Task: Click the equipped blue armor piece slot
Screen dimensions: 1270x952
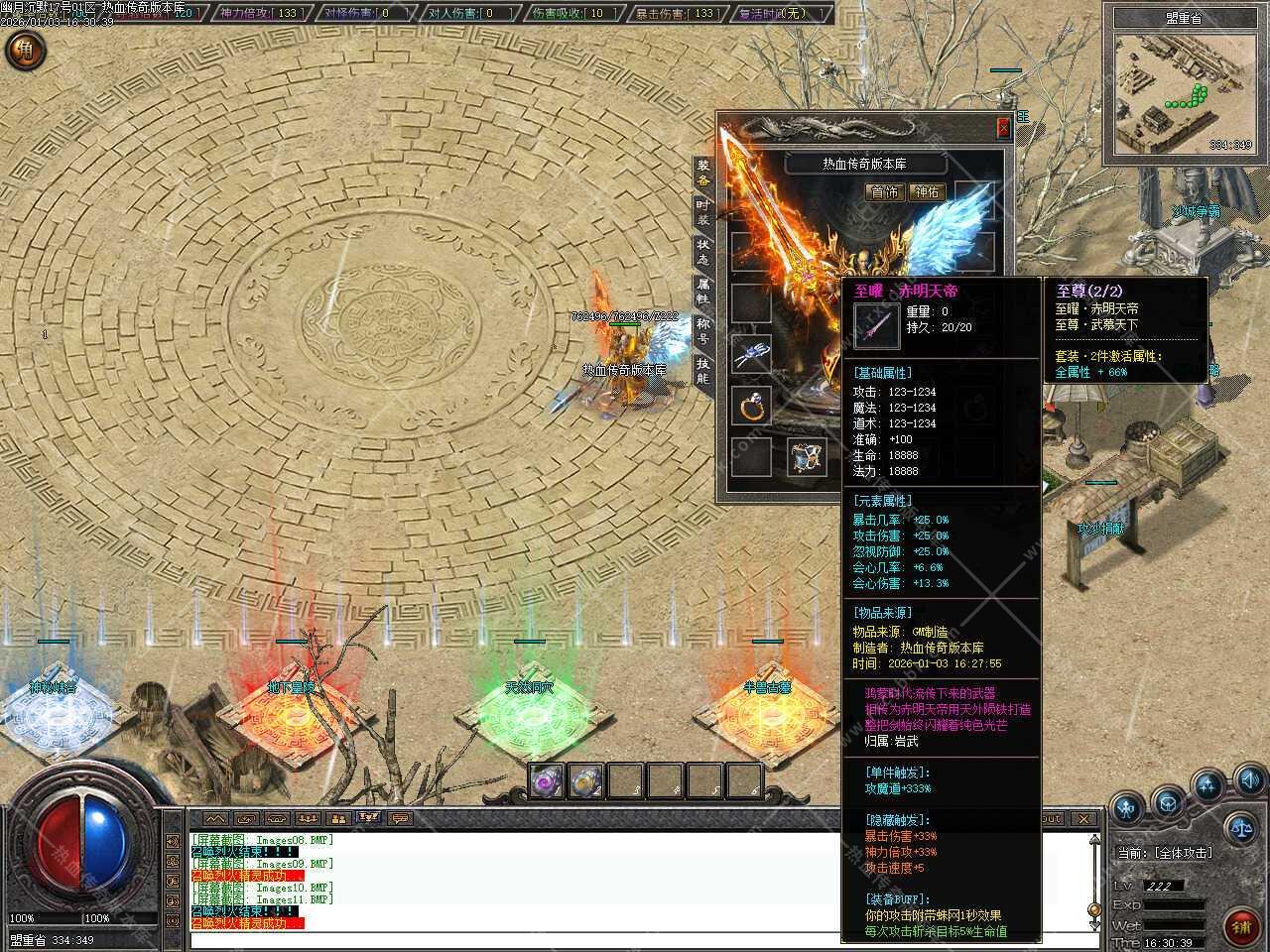Action: coord(806,456)
